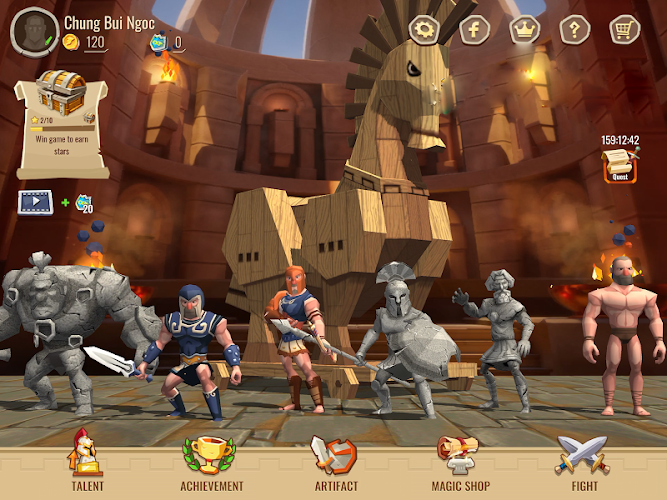The image size is (667, 500).
Task: Click the Facebook connect button
Action: [475, 29]
